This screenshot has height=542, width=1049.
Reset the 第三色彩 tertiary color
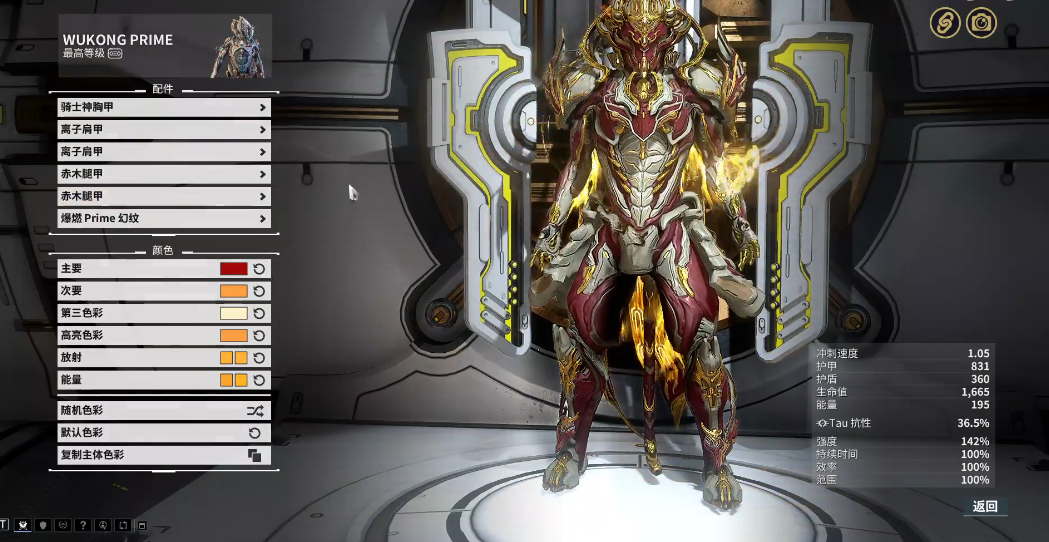(x=259, y=314)
